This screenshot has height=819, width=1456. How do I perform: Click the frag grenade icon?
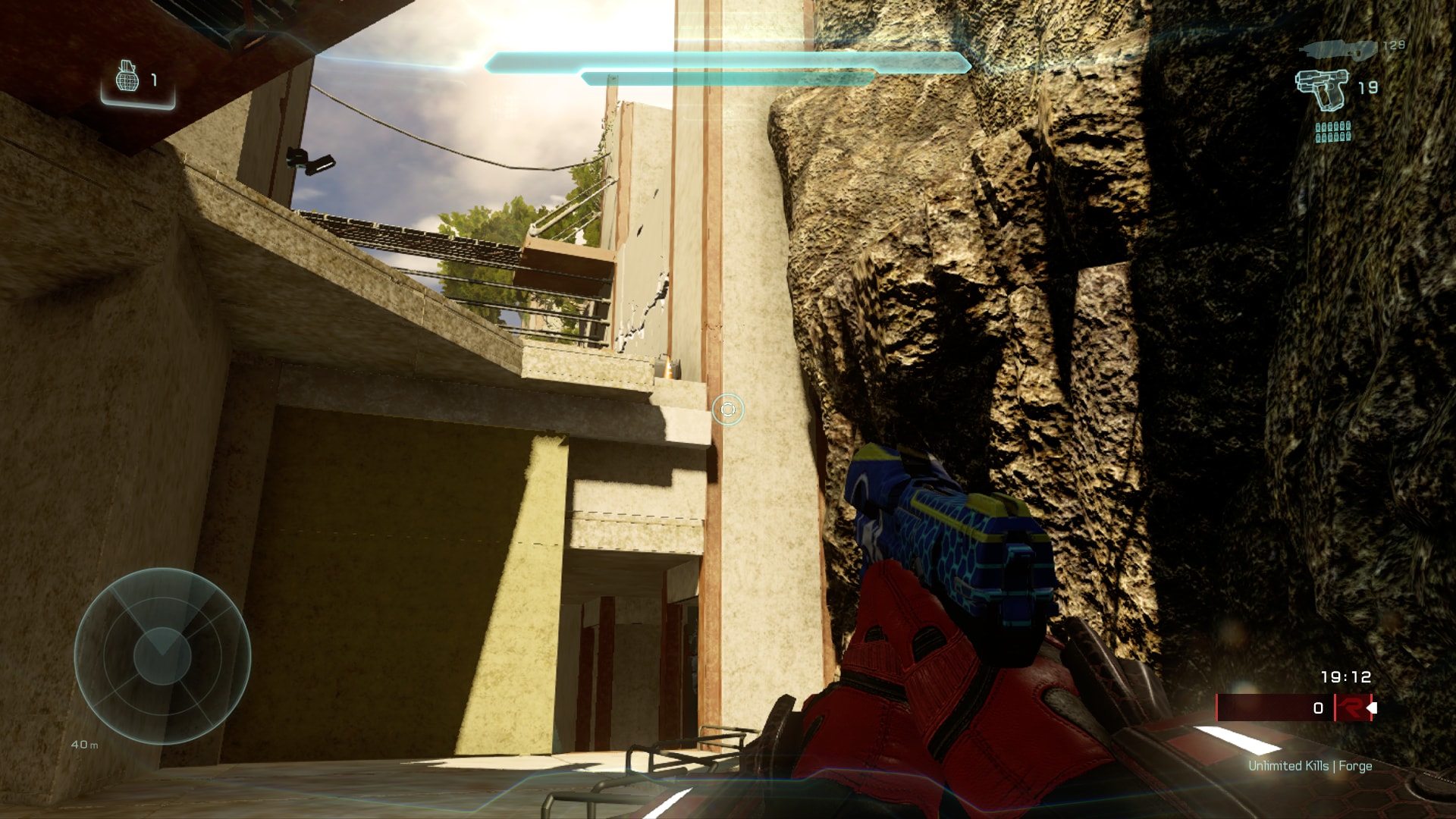[x=127, y=78]
